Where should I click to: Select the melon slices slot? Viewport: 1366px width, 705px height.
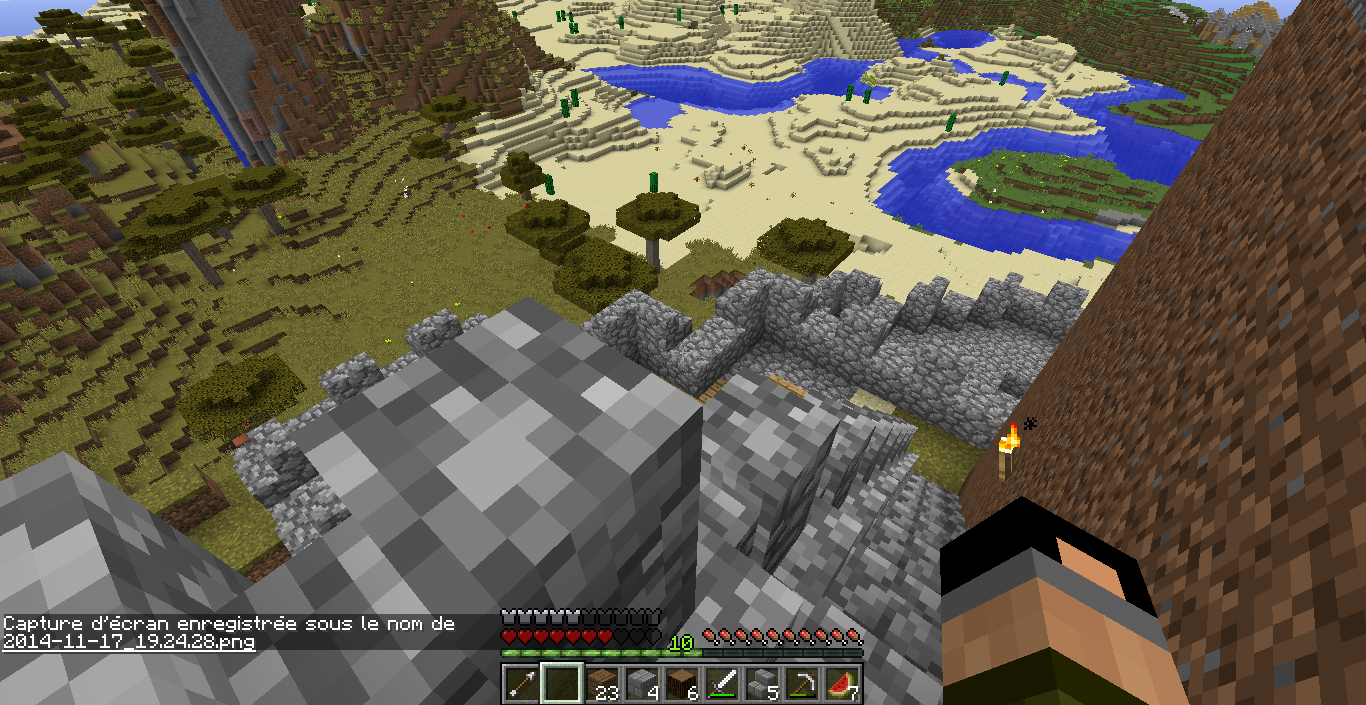pos(843,684)
